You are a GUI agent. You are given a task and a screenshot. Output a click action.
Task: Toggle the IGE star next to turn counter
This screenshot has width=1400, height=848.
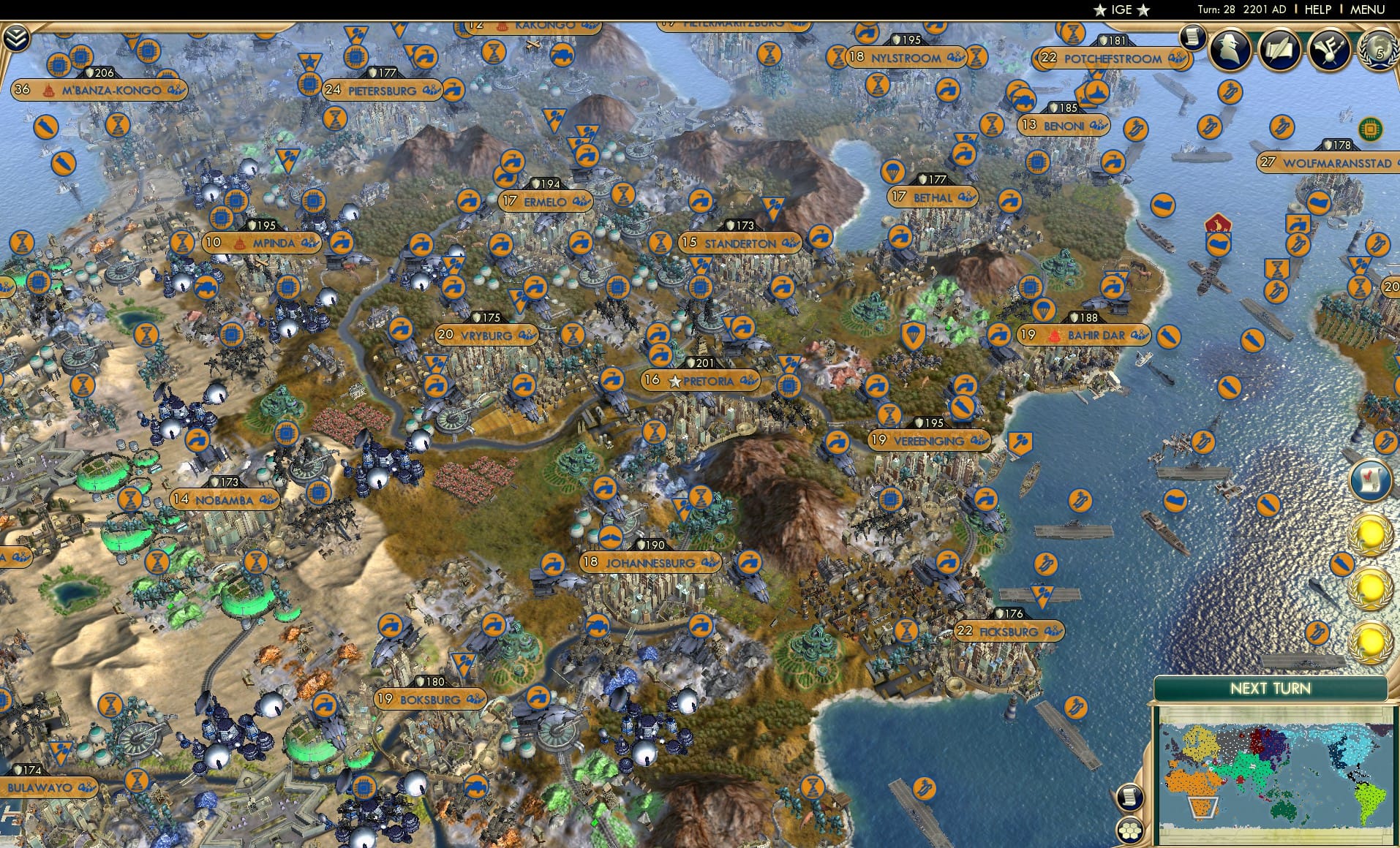1099,10
